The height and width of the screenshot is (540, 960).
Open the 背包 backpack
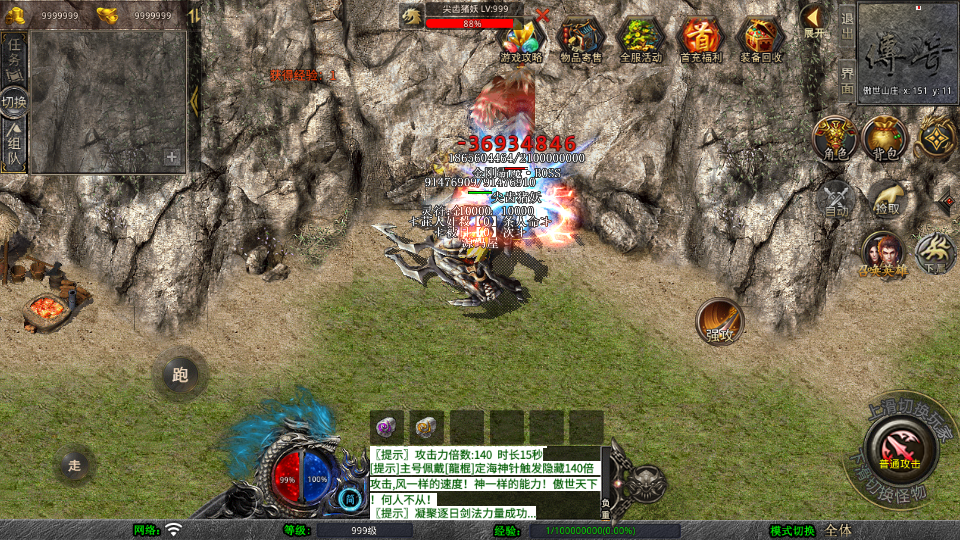(885, 138)
